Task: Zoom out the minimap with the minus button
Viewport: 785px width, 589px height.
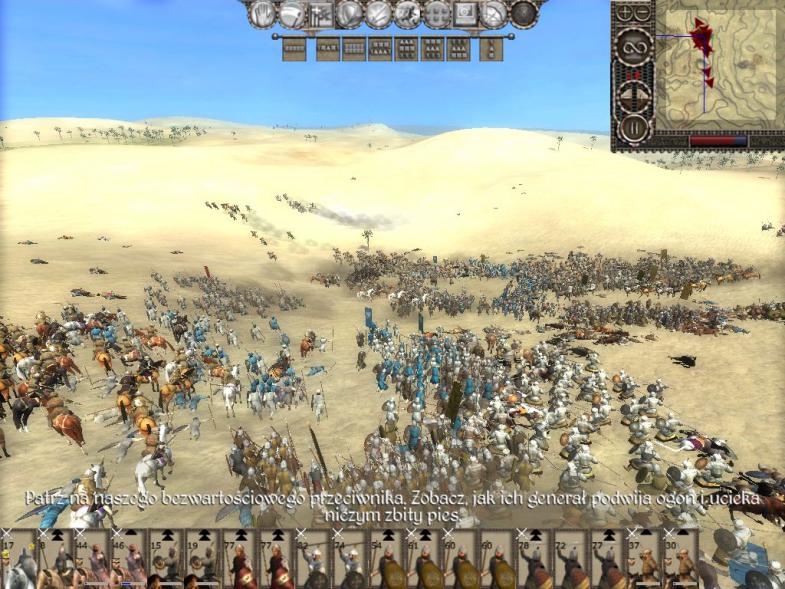Action: click(x=642, y=14)
